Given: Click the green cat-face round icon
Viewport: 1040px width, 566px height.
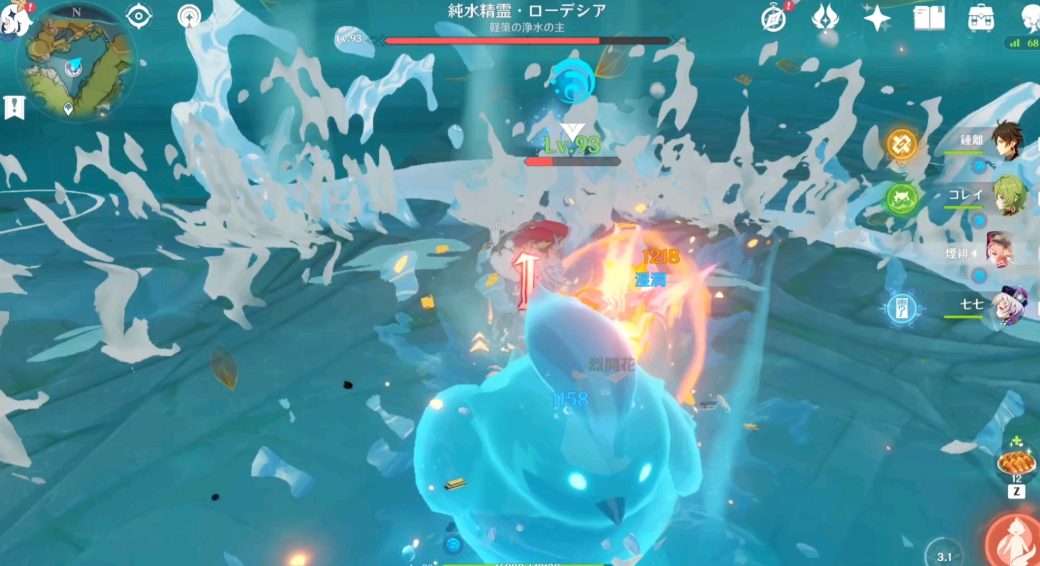Looking at the screenshot, I should (x=901, y=197).
